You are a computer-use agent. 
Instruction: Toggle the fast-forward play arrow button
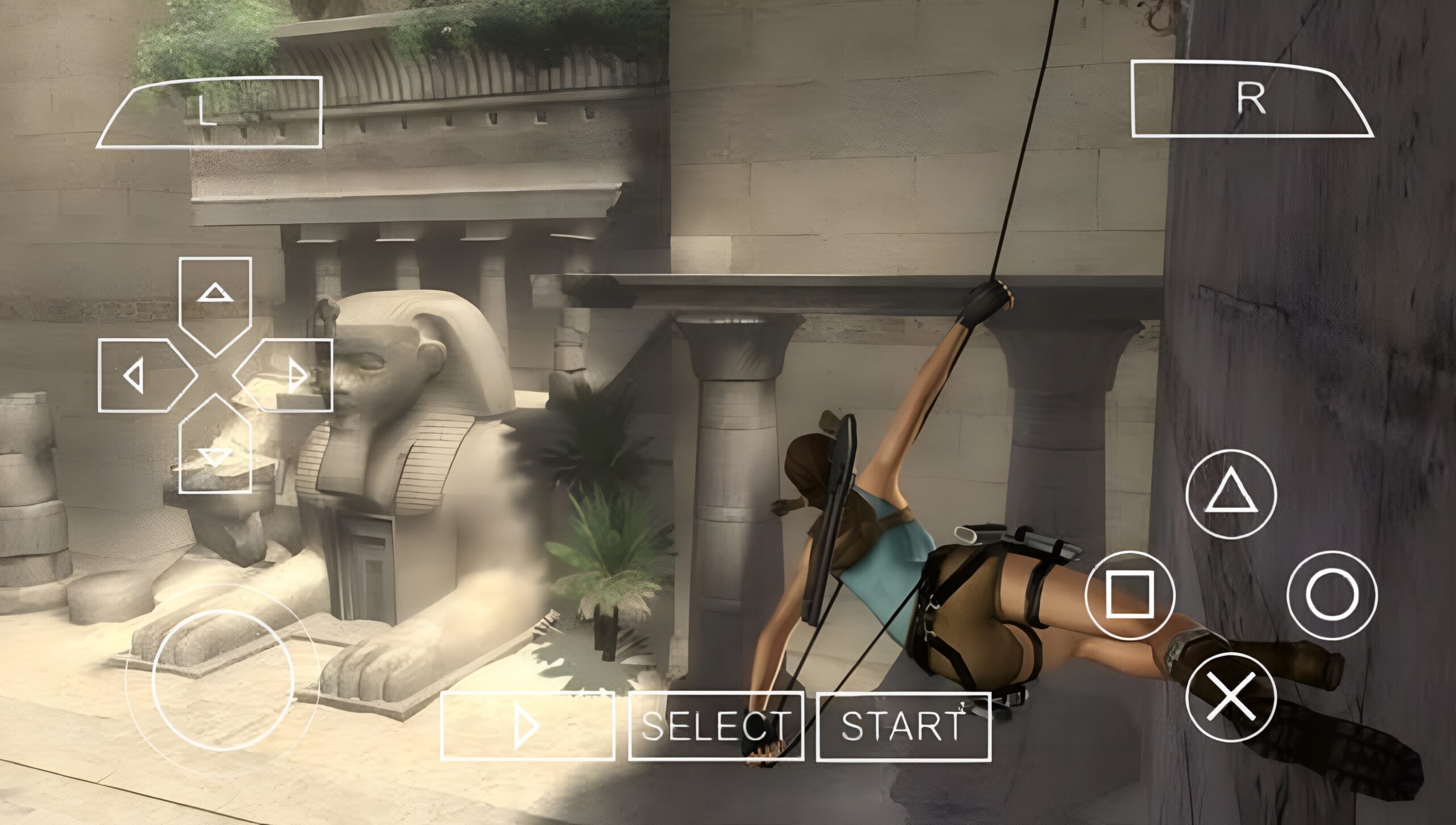[x=527, y=725]
